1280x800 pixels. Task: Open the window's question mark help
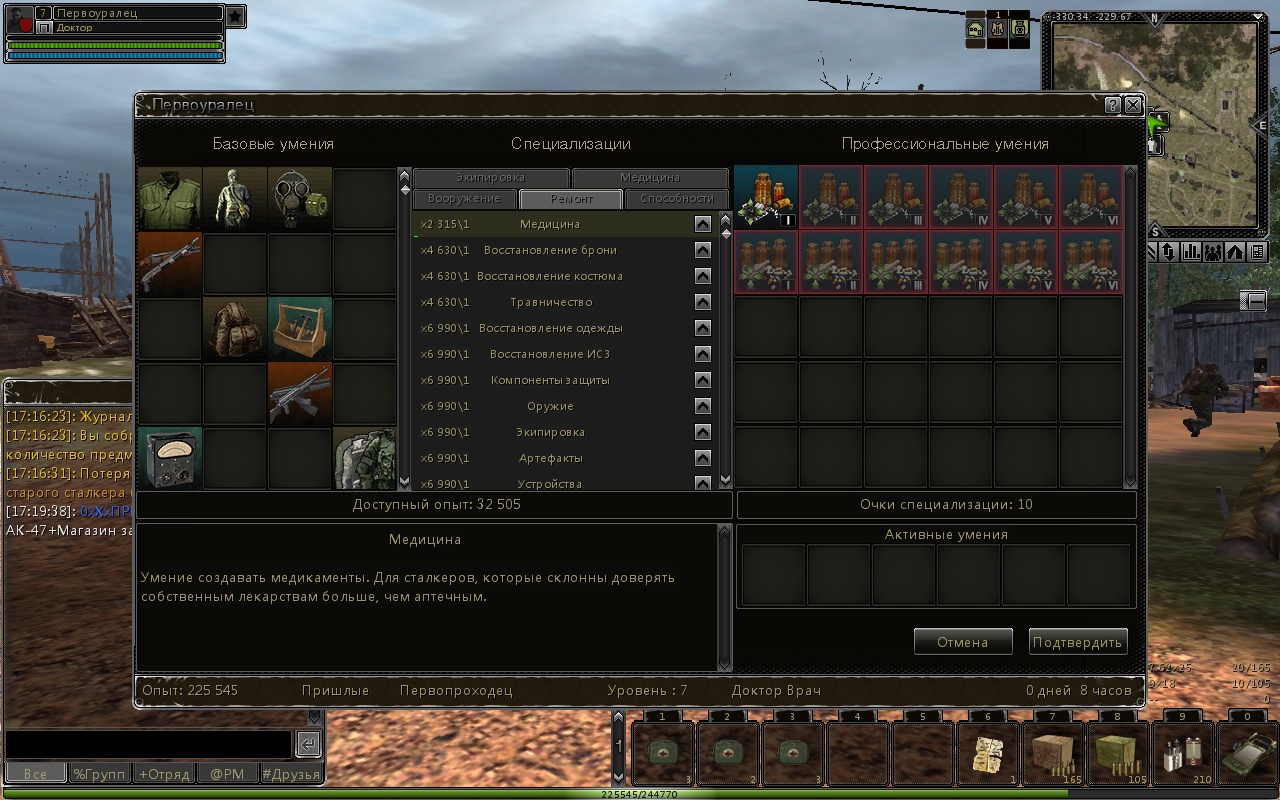[1112, 105]
